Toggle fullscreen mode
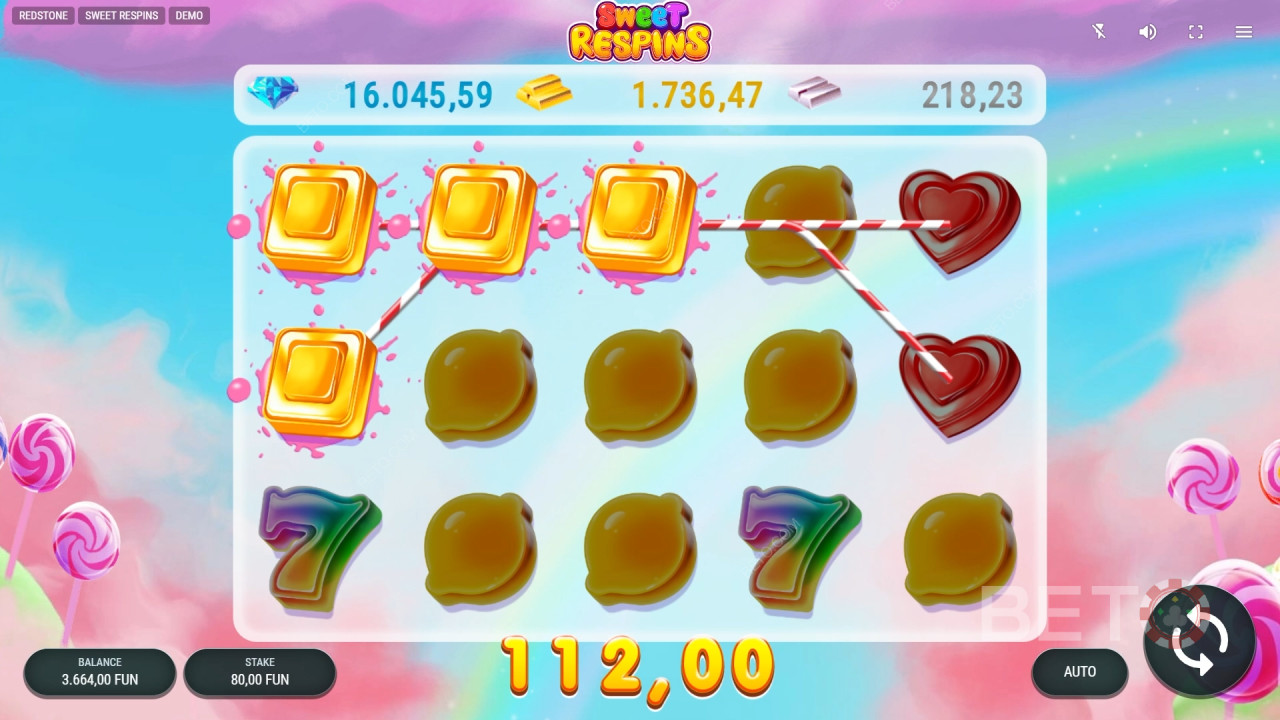1280x720 pixels. click(x=1195, y=31)
